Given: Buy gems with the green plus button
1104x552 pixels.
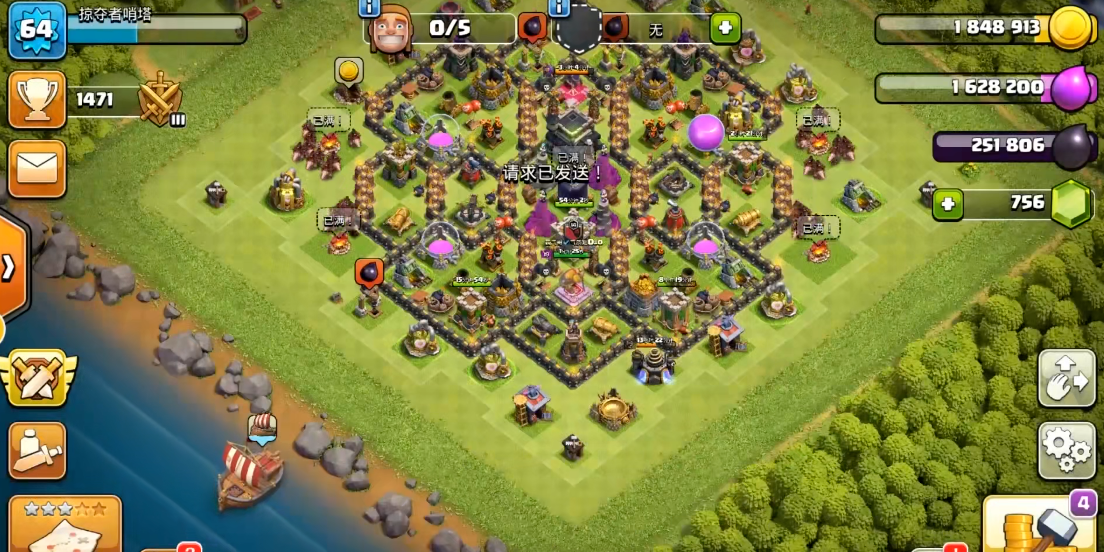Looking at the screenshot, I should (948, 205).
